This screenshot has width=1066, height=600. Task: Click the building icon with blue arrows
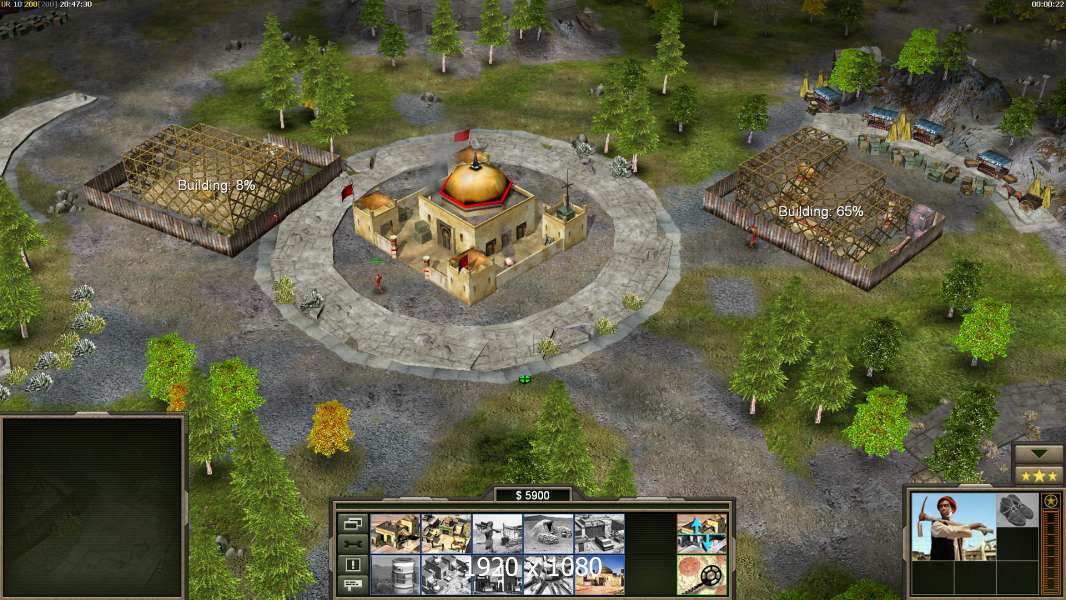(701, 533)
